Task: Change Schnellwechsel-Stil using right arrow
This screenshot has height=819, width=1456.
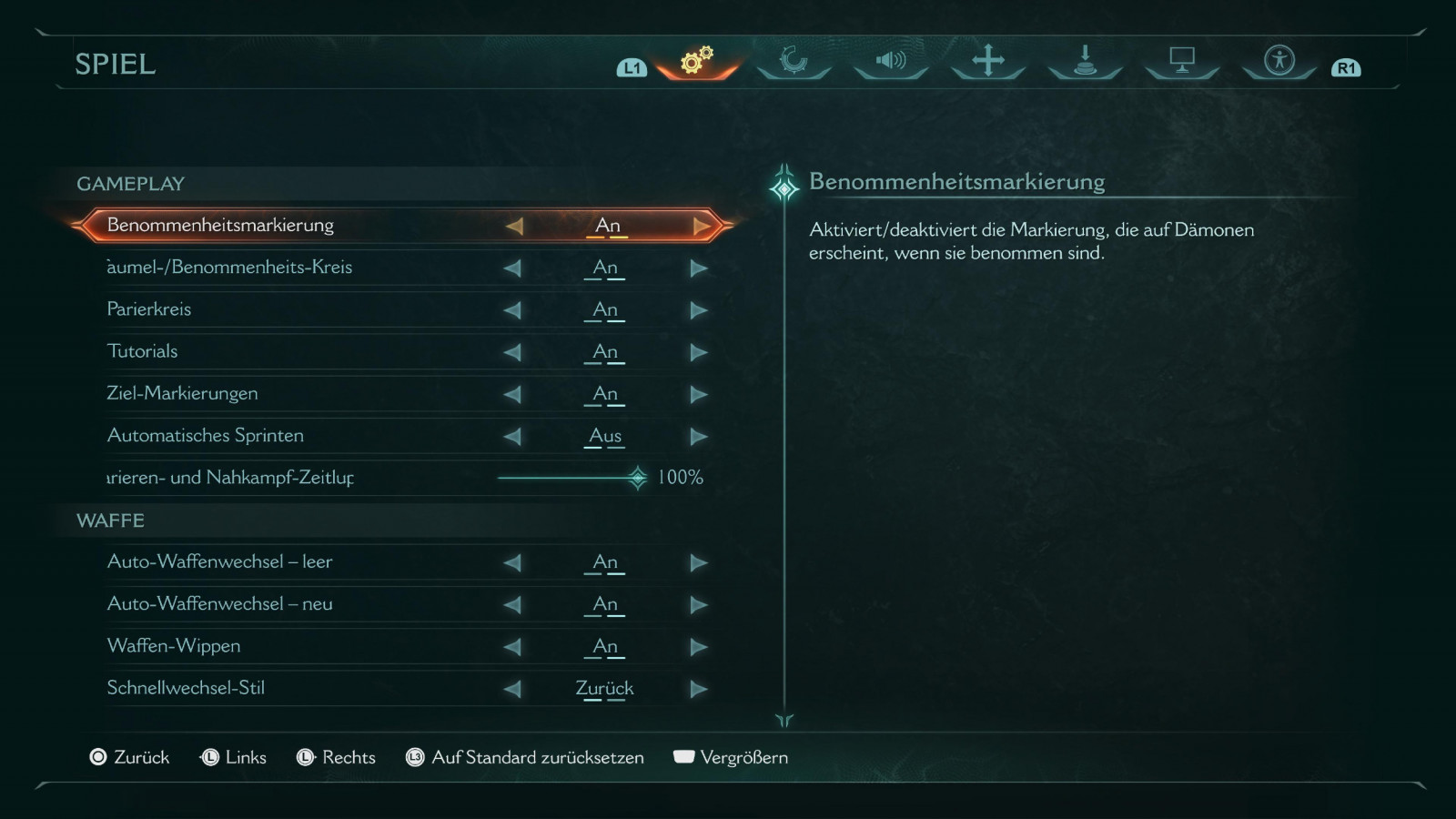Action: coord(699,689)
